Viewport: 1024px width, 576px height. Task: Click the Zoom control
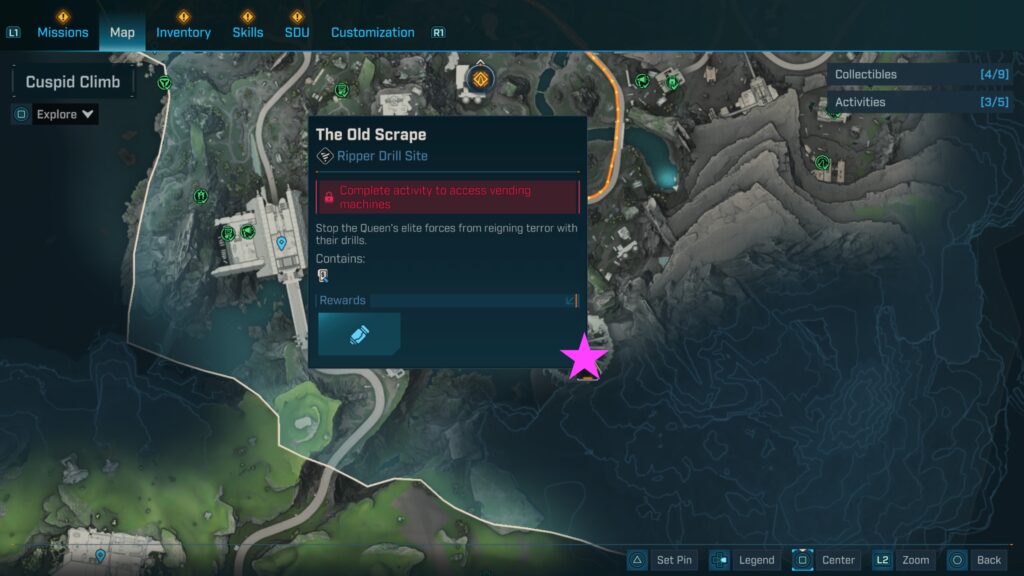click(x=903, y=560)
